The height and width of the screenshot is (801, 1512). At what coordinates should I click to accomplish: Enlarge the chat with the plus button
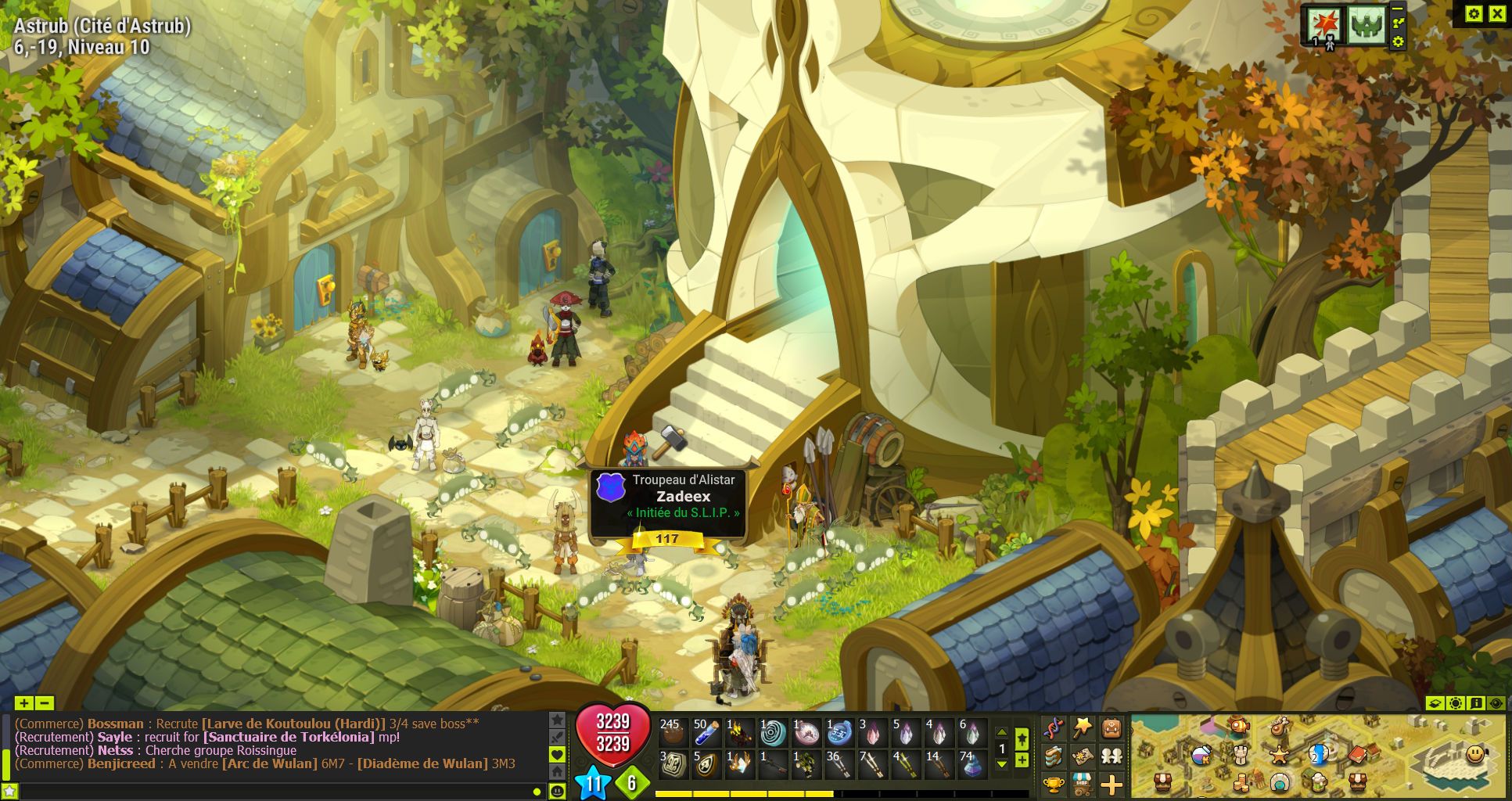tap(23, 703)
